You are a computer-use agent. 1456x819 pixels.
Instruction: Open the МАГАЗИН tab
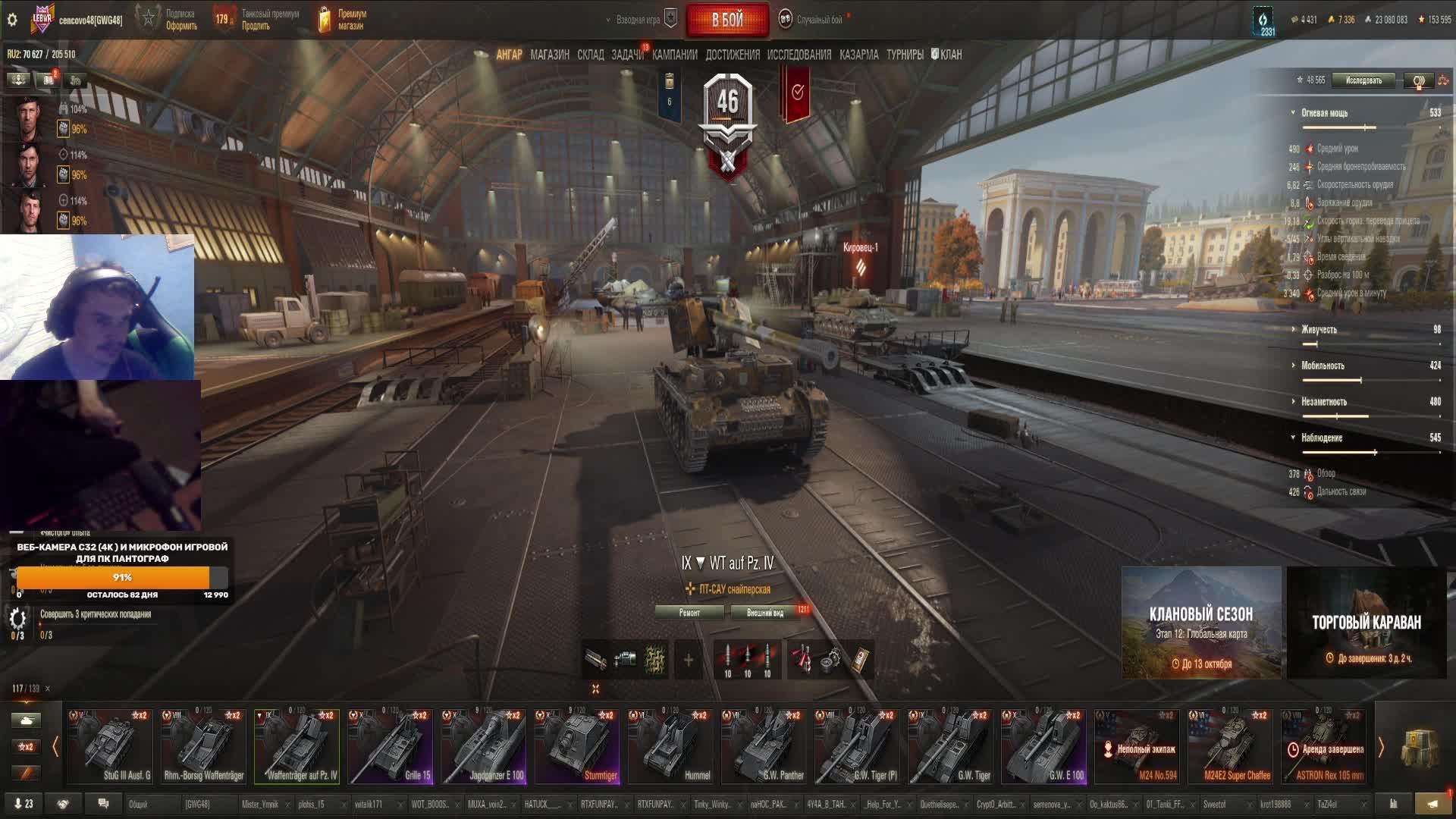[x=550, y=55]
